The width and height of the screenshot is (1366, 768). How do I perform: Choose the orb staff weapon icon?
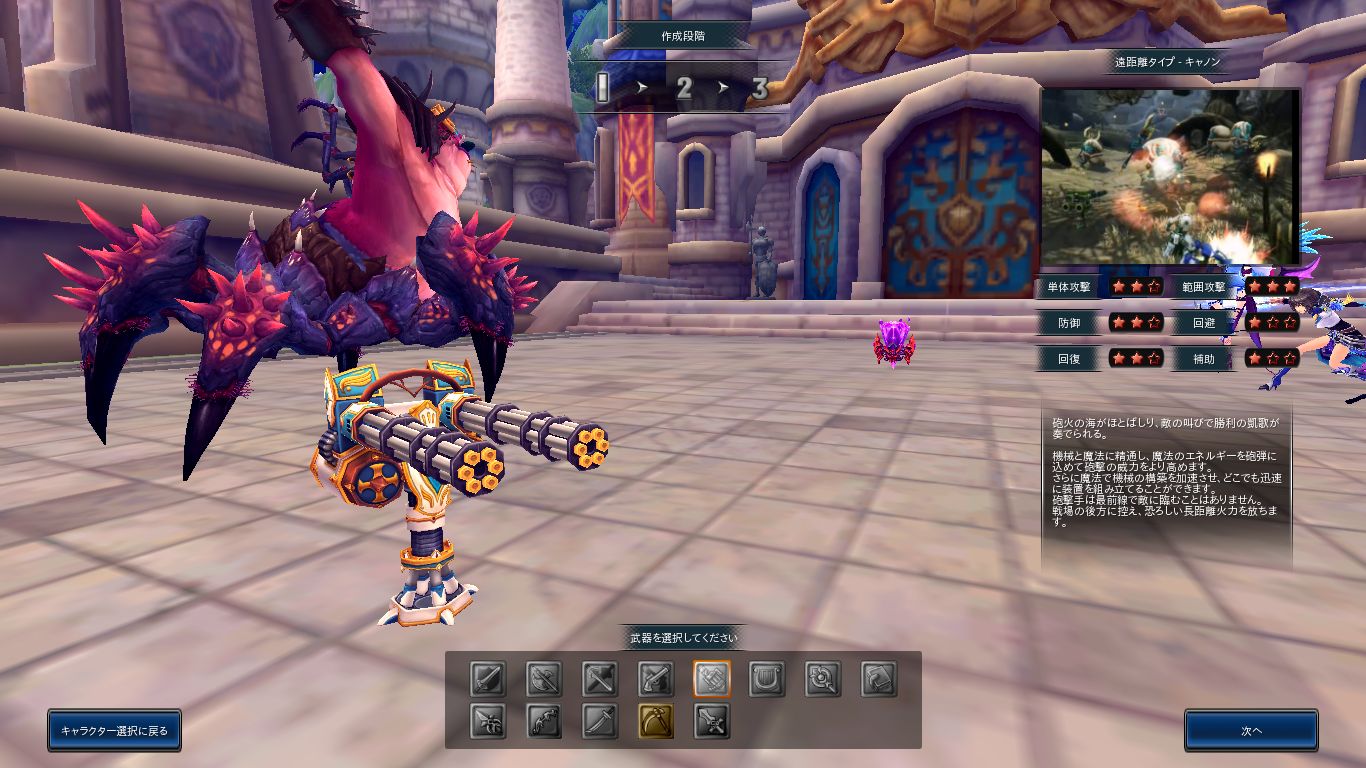point(824,679)
